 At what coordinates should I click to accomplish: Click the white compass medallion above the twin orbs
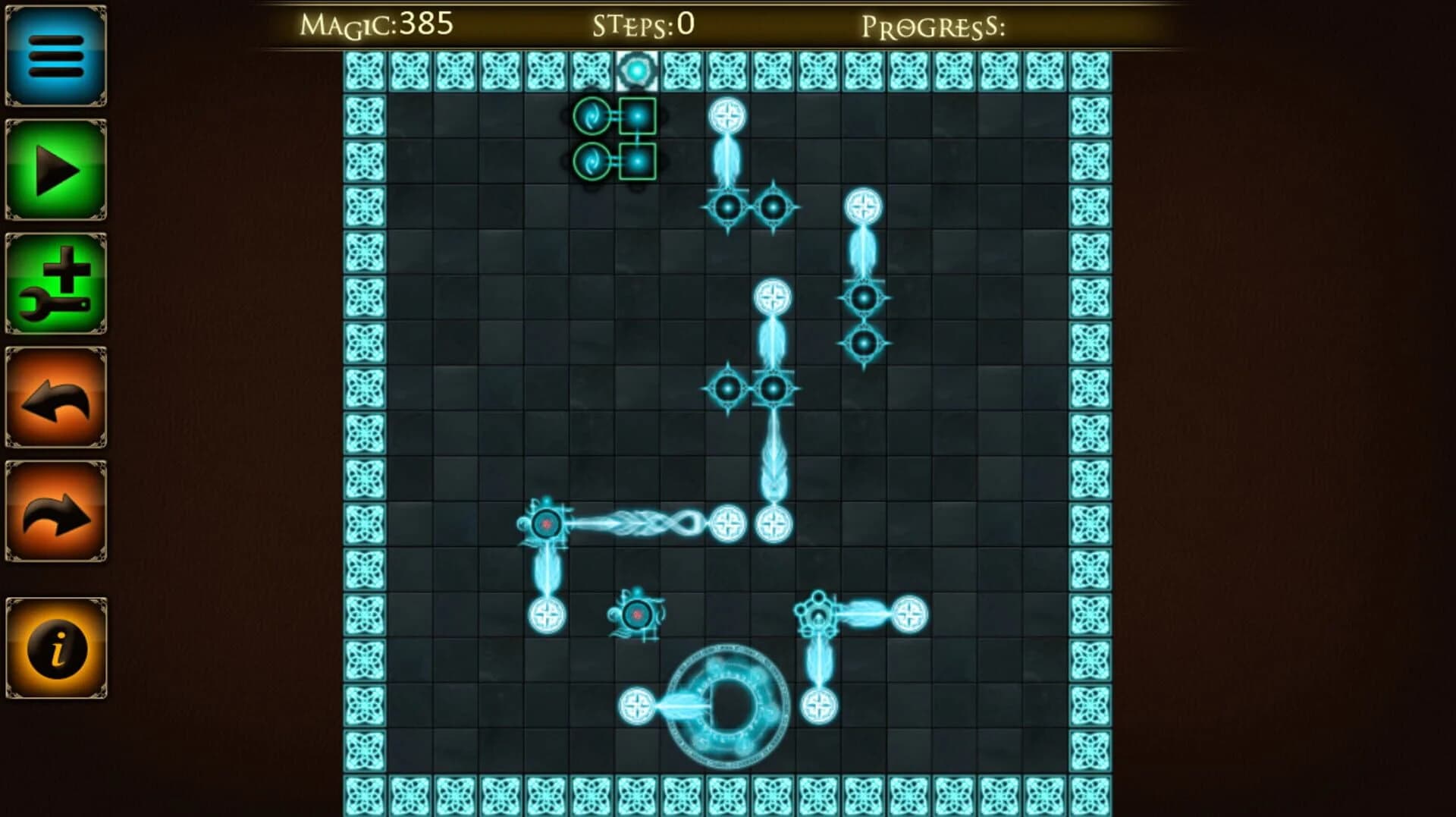(x=728, y=115)
